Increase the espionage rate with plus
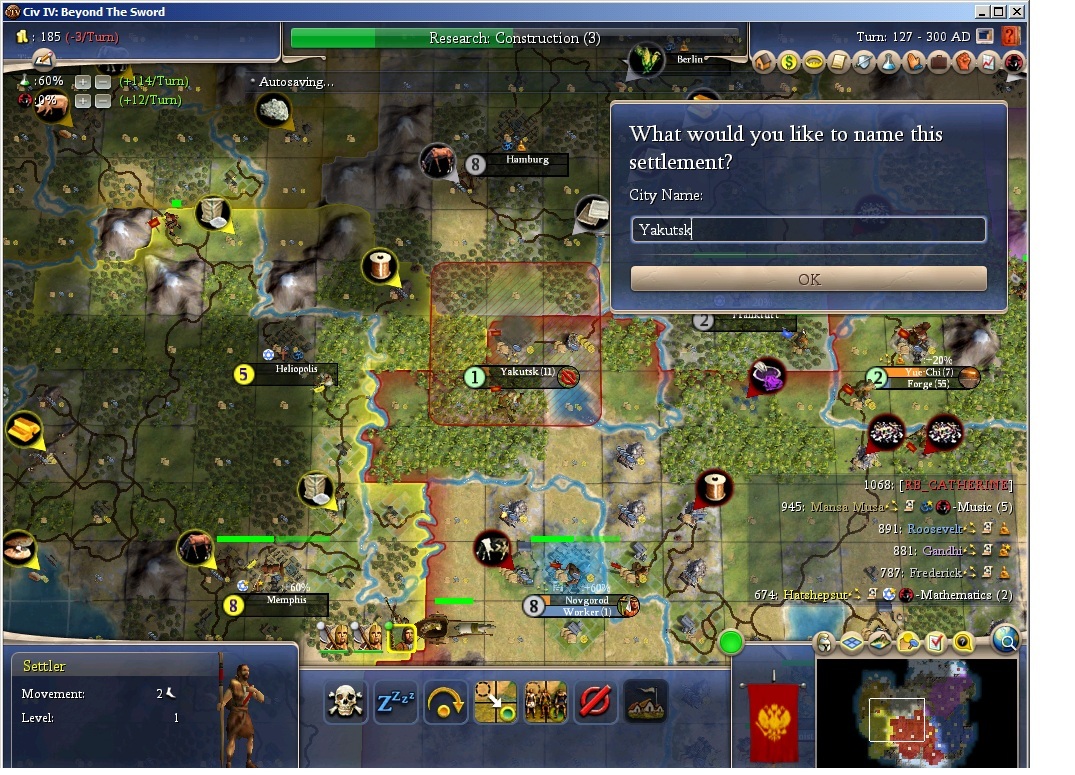Viewport: 1075px width, 775px height. pyautogui.click(x=83, y=101)
